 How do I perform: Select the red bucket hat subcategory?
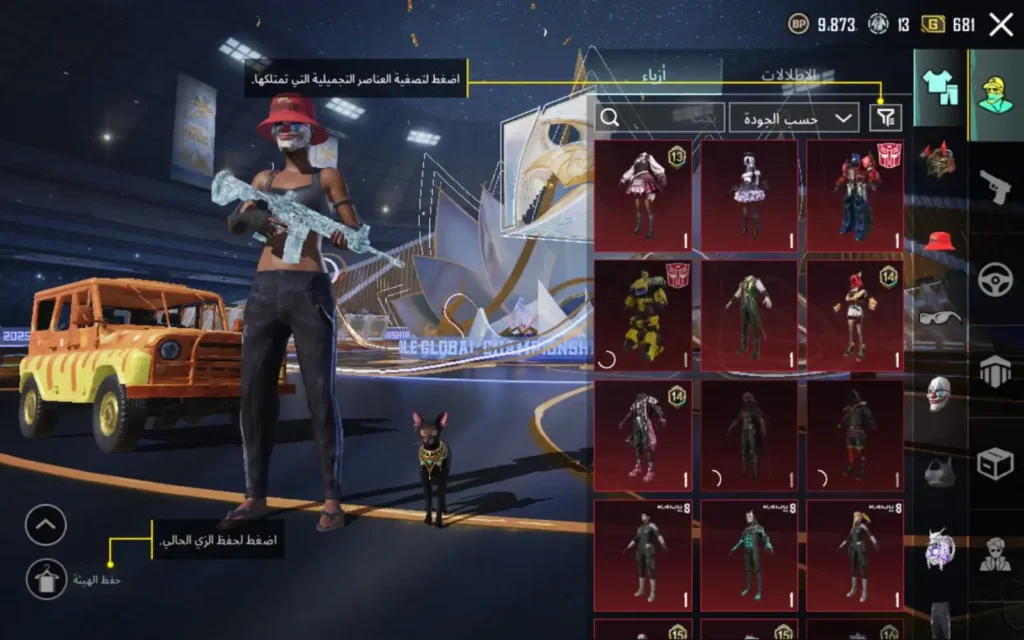point(940,240)
